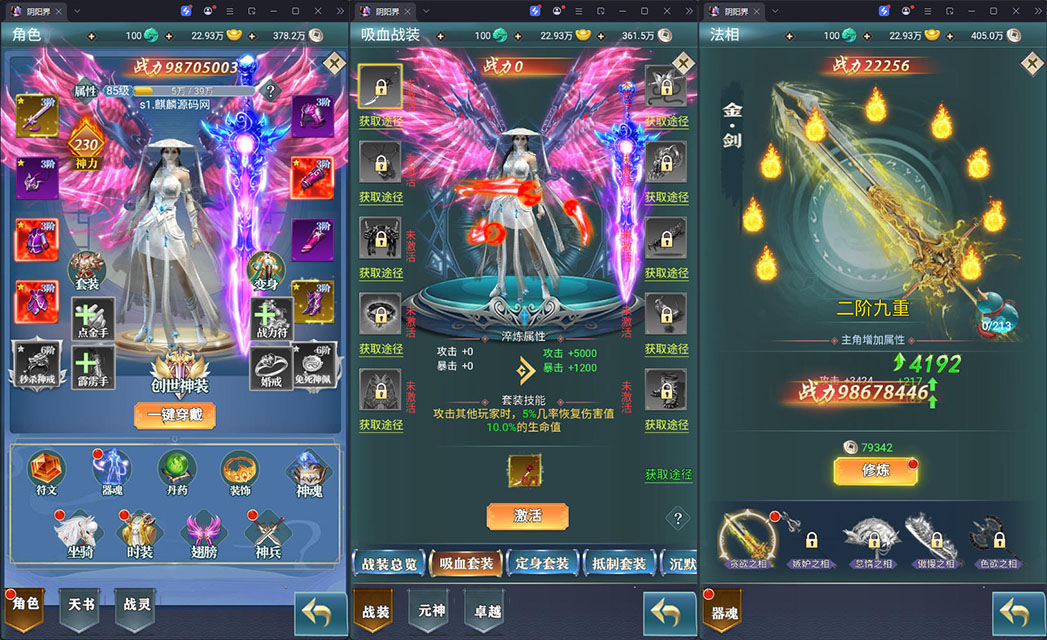This screenshot has width=1047, height=640.
Task: Select the 抵制套装 tab
Action: click(x=619, y=564)
